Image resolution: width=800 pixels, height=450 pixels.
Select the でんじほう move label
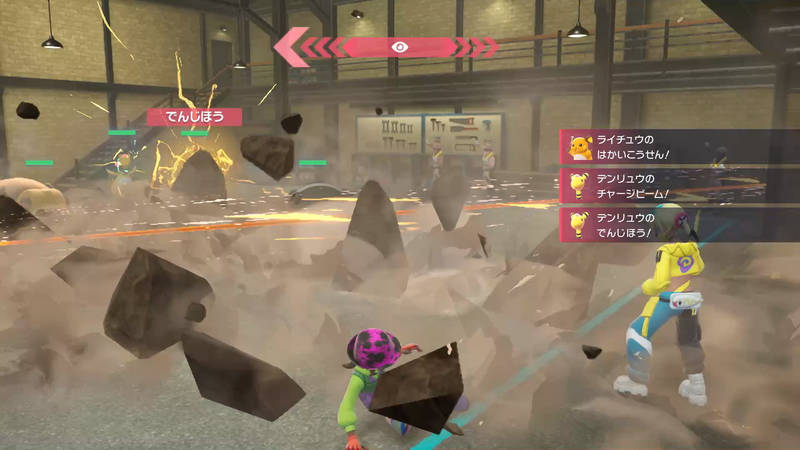[x=194, y=117]
